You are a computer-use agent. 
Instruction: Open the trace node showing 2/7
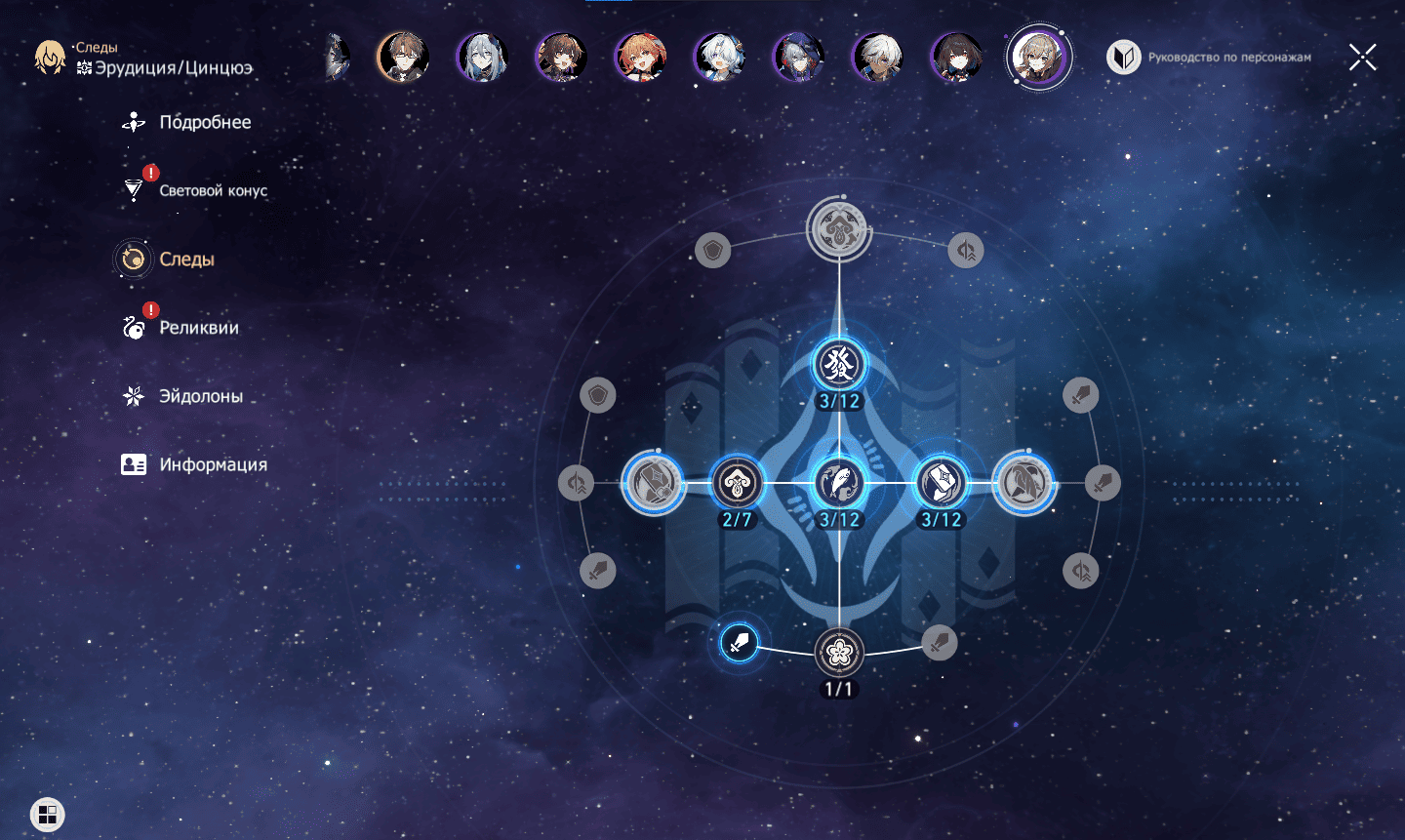737,482
